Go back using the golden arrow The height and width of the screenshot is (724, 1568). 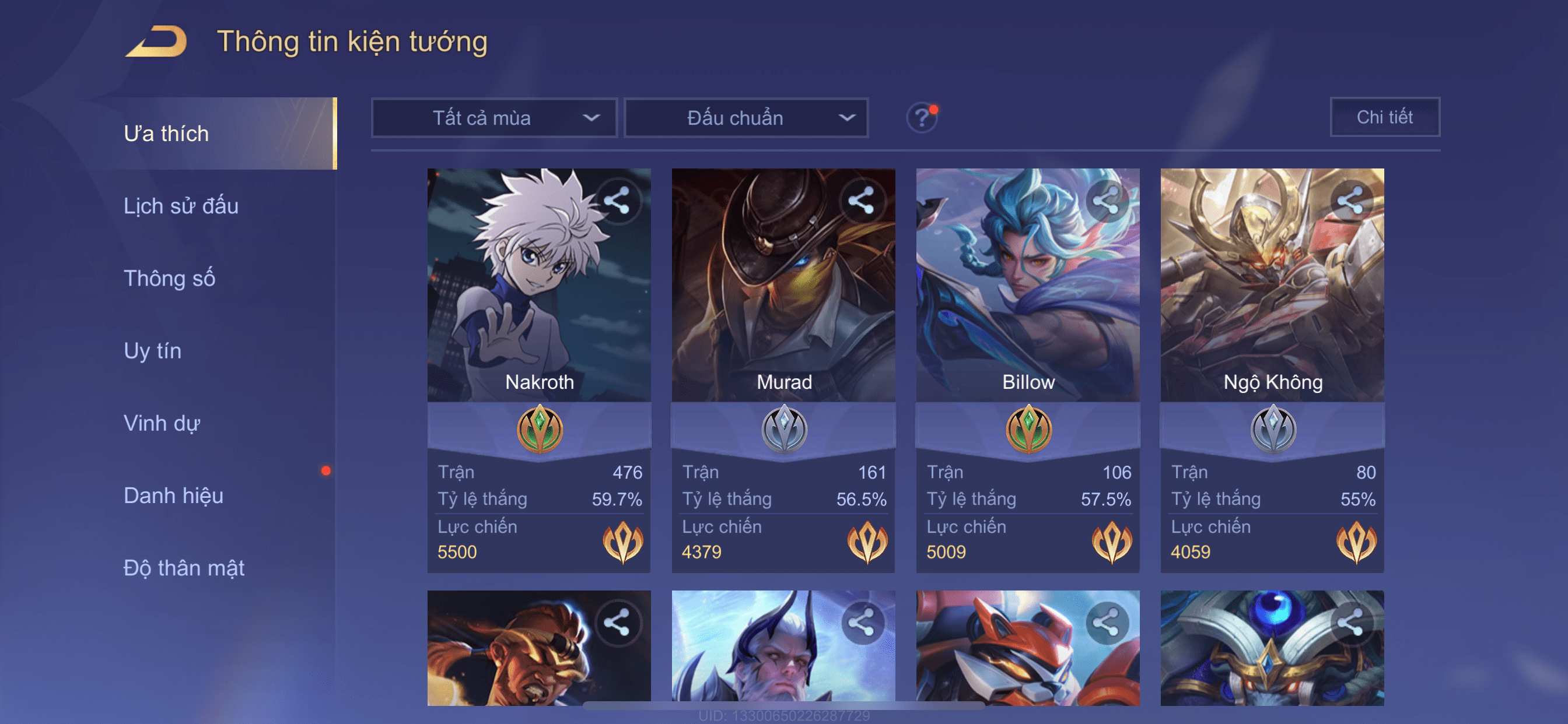click(157, 41)
